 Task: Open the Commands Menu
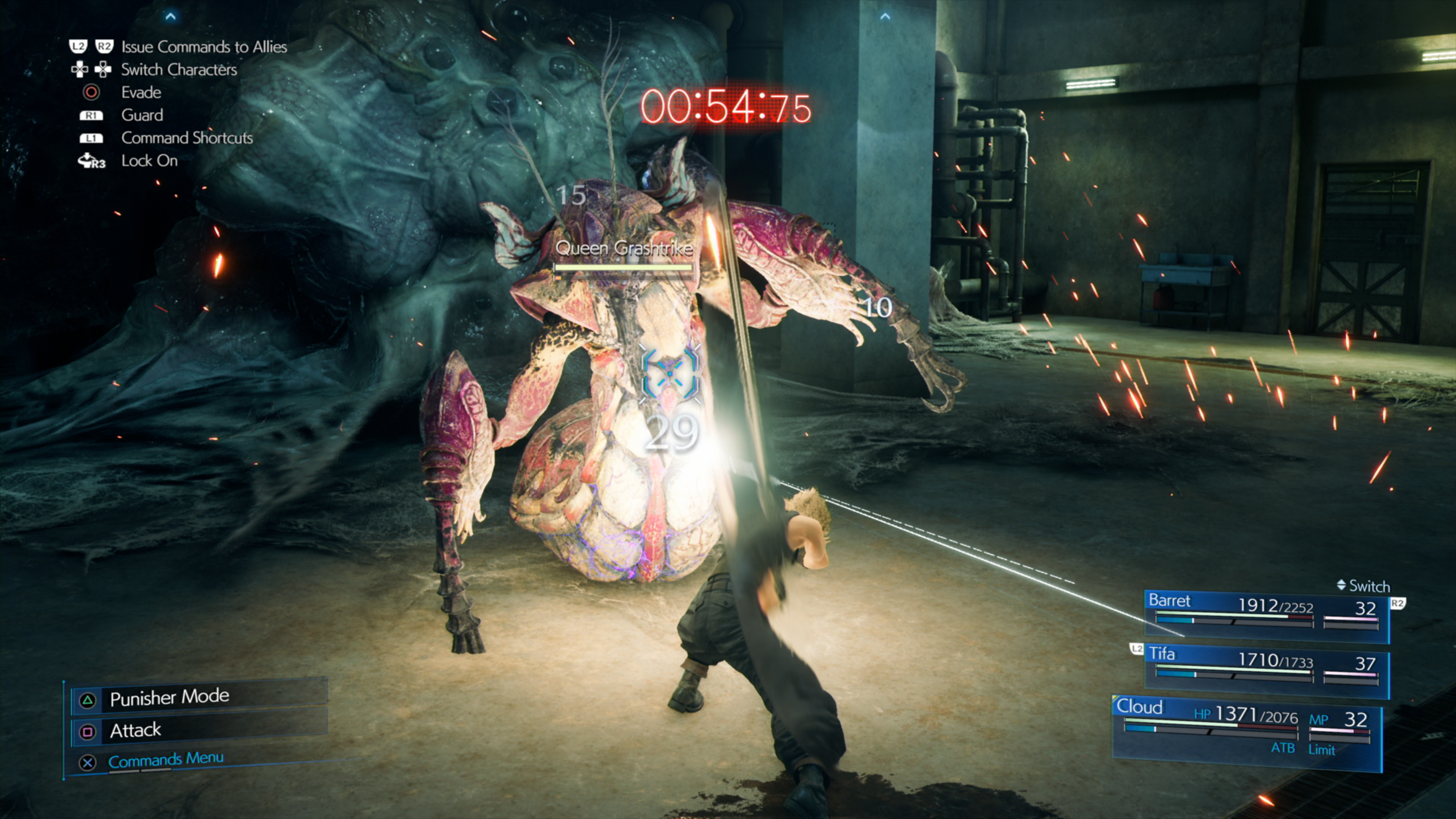(166, 759)
